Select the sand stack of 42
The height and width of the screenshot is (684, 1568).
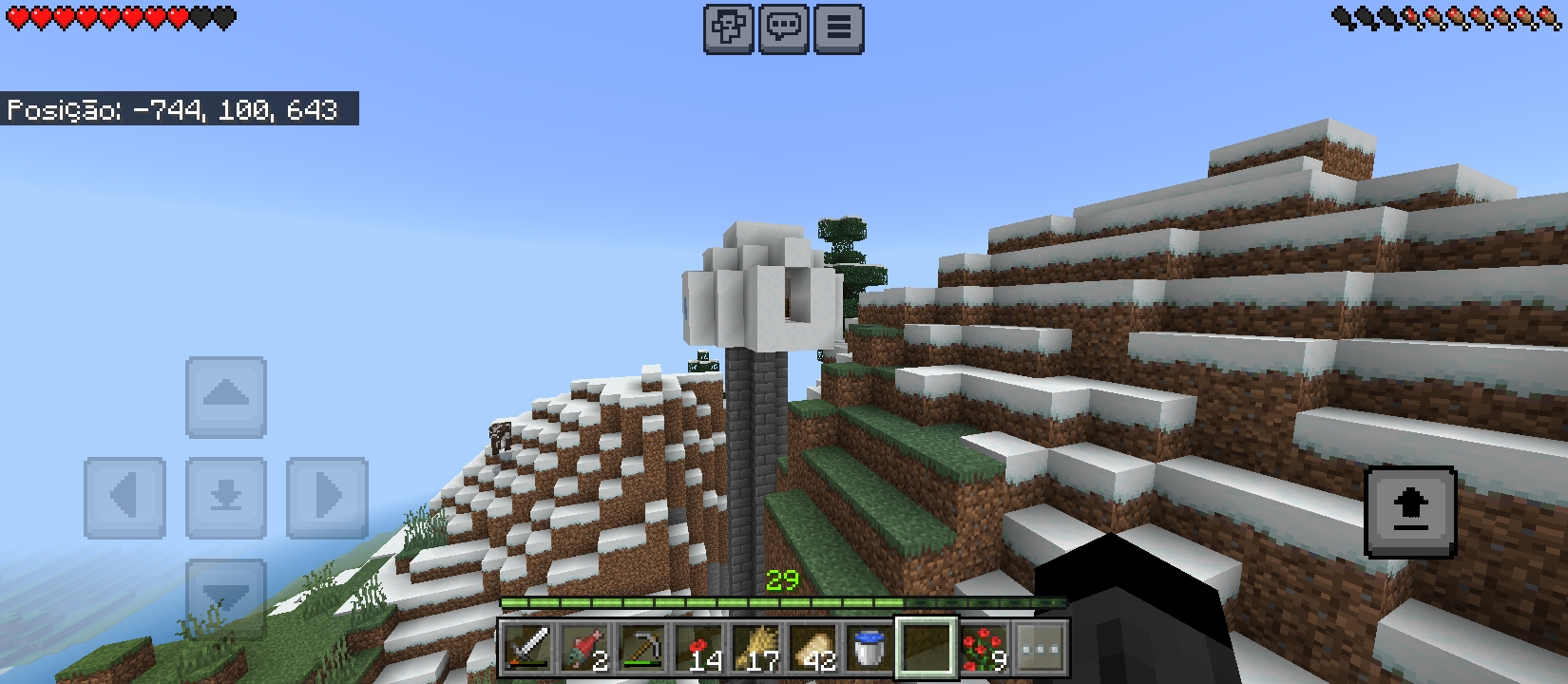click(815, 649)
